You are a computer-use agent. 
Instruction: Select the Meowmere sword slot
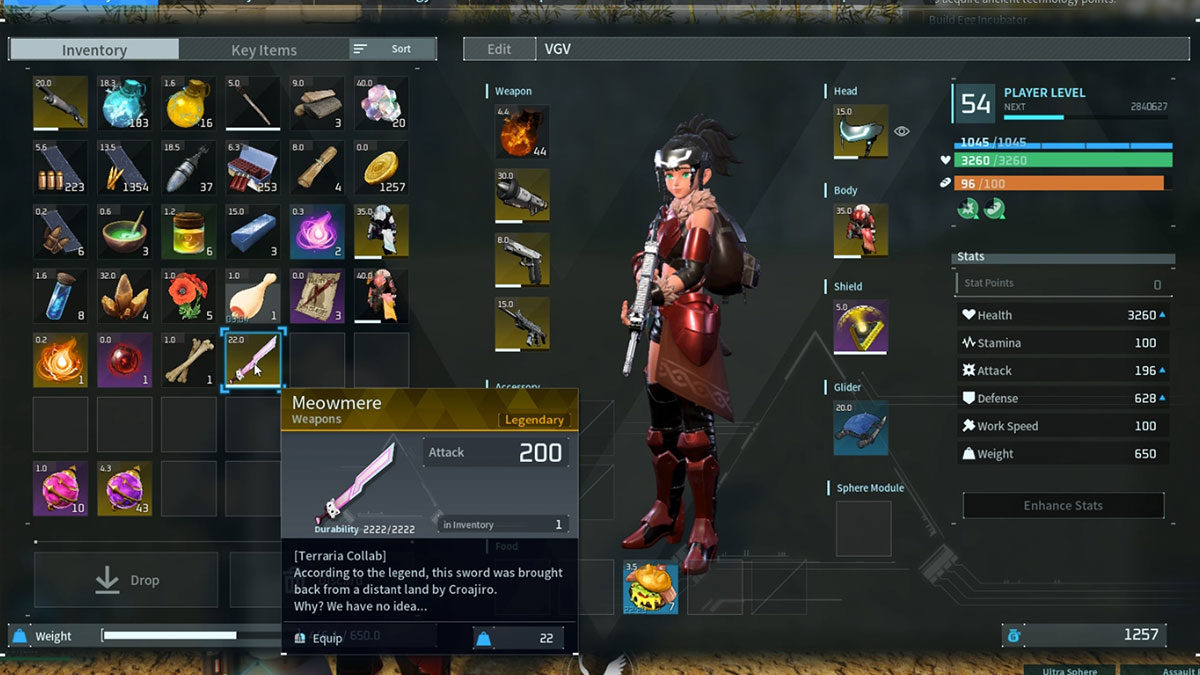tap(253, 360)
